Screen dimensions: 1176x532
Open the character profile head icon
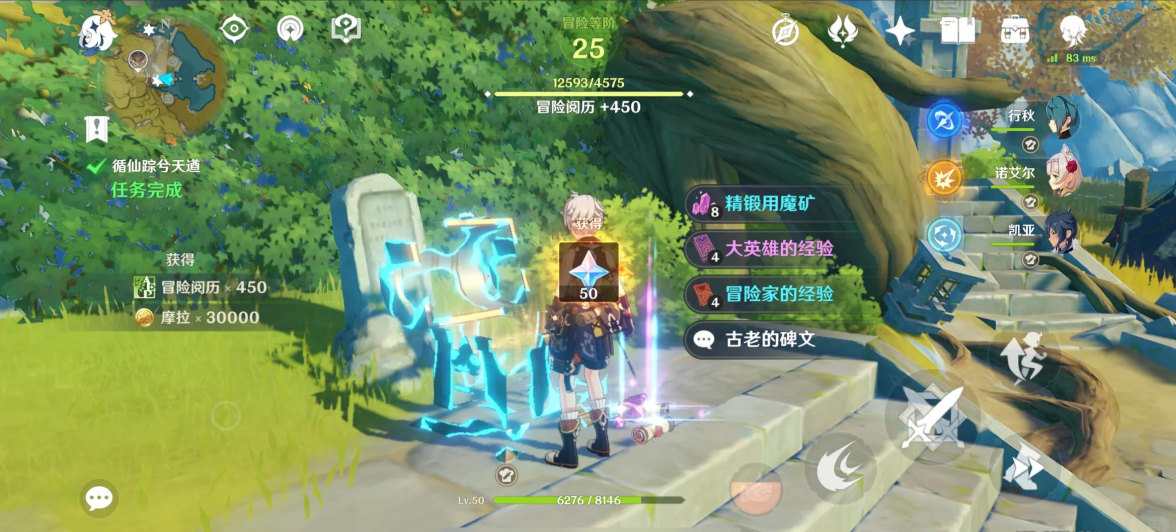[1074, 30]
